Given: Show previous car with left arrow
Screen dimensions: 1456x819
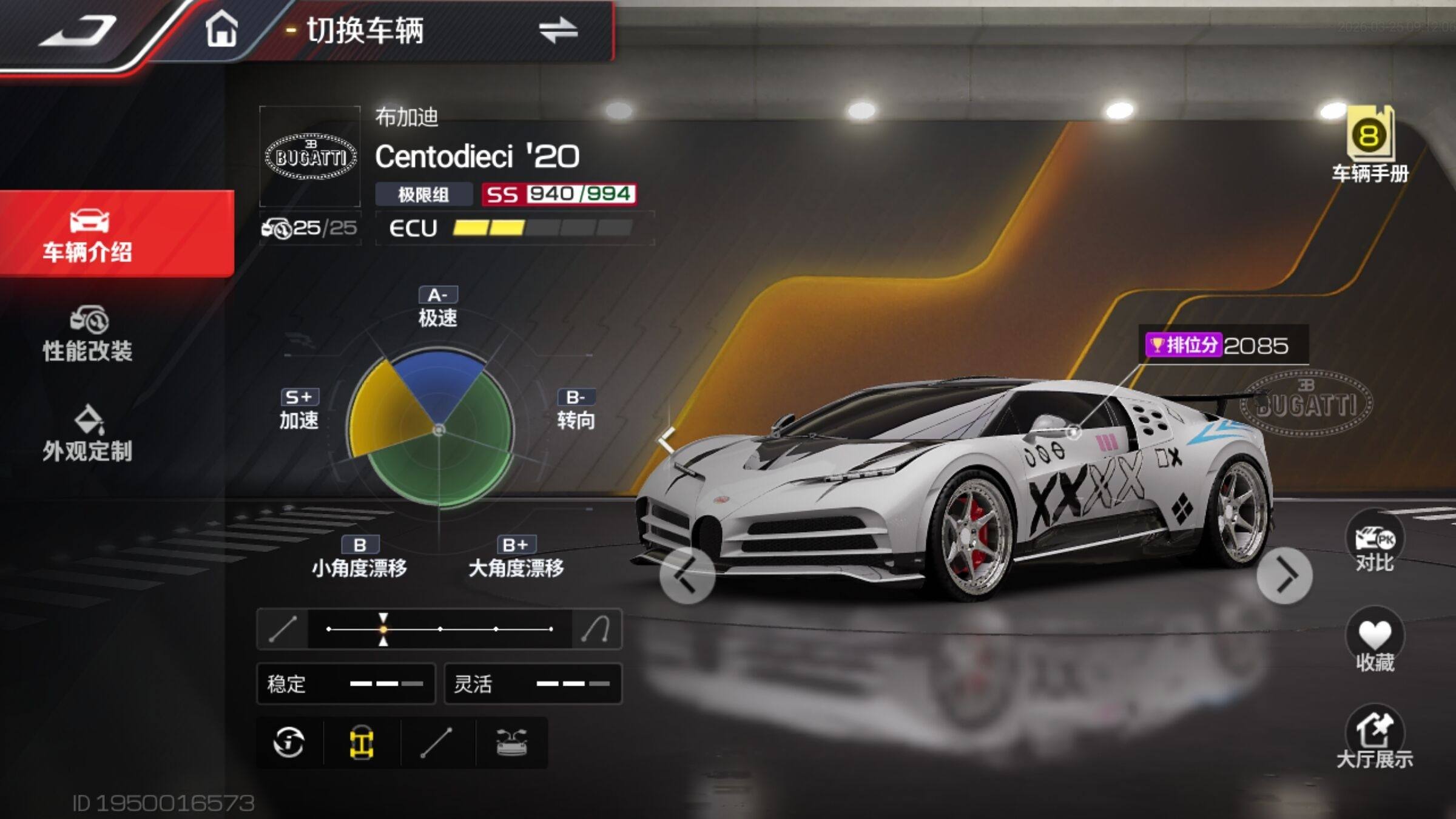Looking at the screenshot, I should (x=687, y=575).
